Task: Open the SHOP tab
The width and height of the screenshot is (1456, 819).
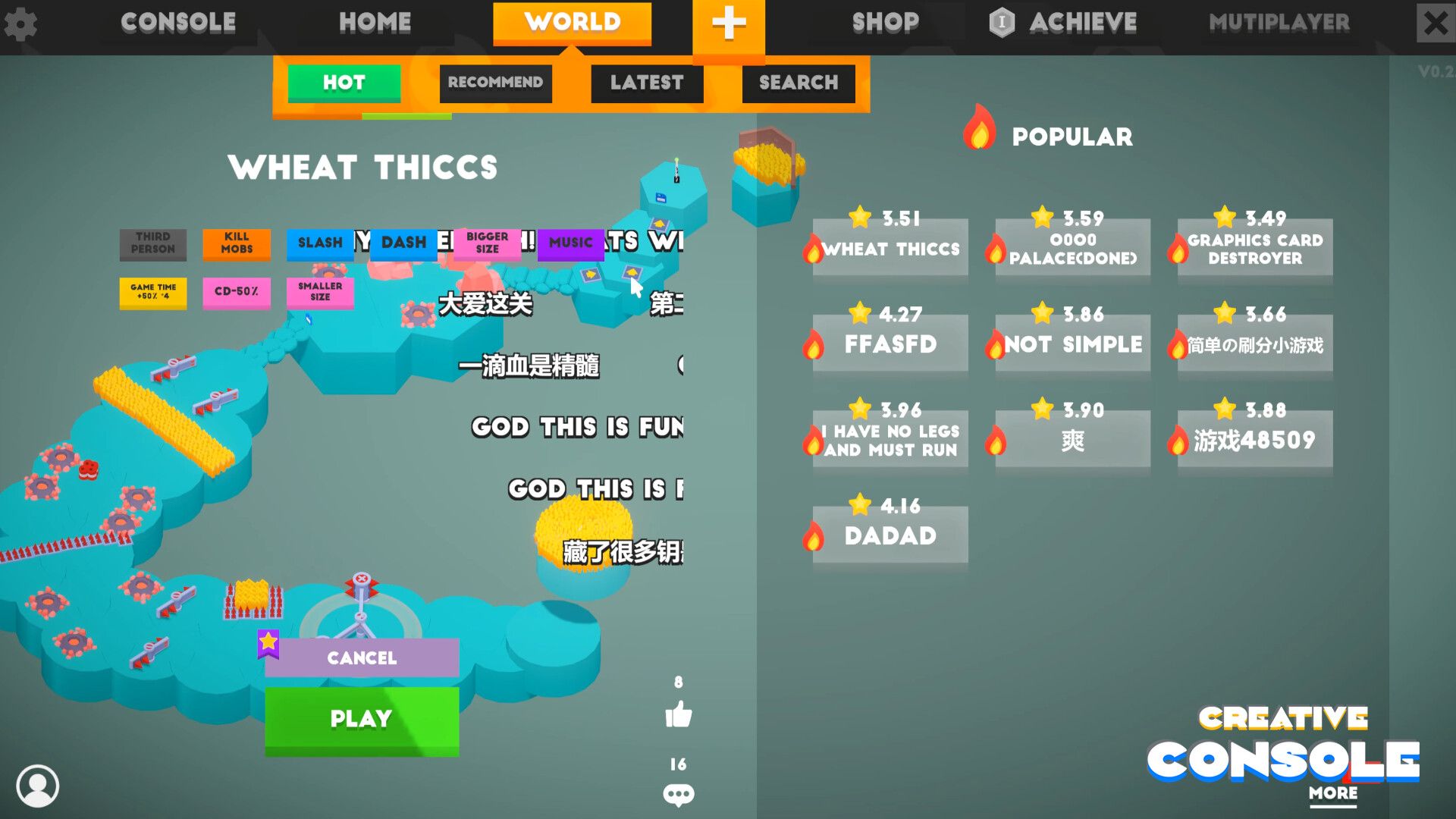Action: 884,22
